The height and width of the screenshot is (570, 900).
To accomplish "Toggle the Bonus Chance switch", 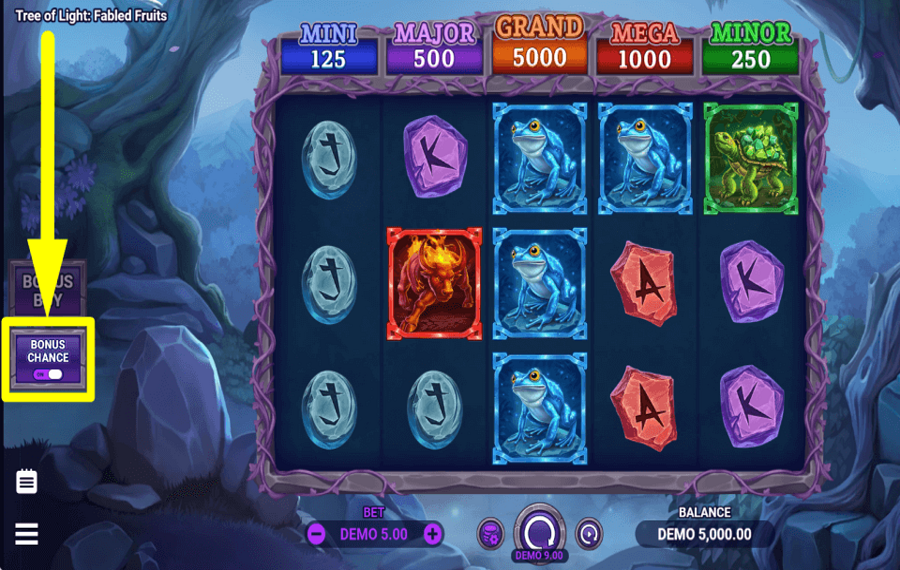I will tap(48, 374).
